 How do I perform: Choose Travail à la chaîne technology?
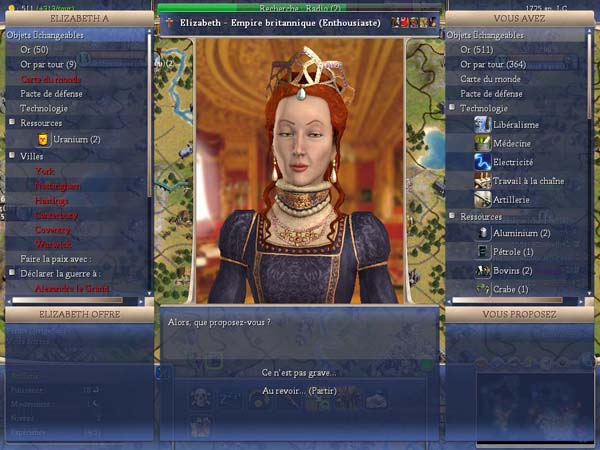click(x=528, y=181)
